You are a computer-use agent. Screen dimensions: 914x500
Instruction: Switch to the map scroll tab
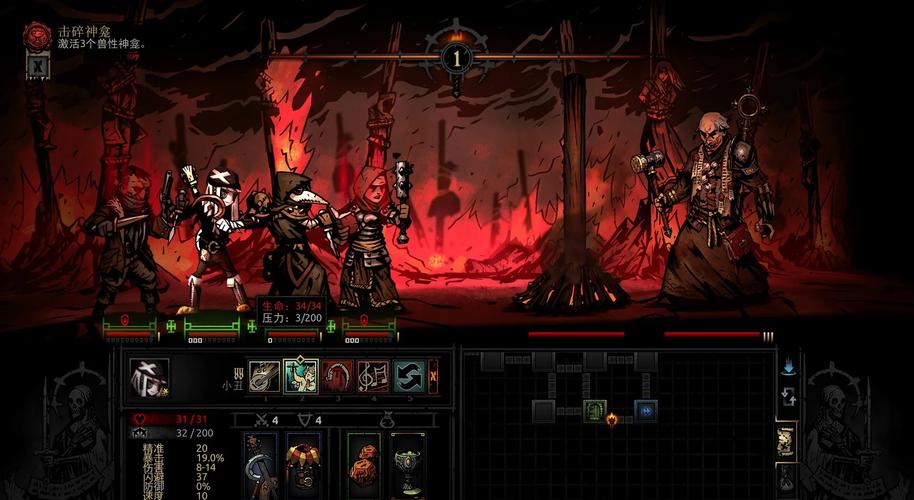point(787,440)
